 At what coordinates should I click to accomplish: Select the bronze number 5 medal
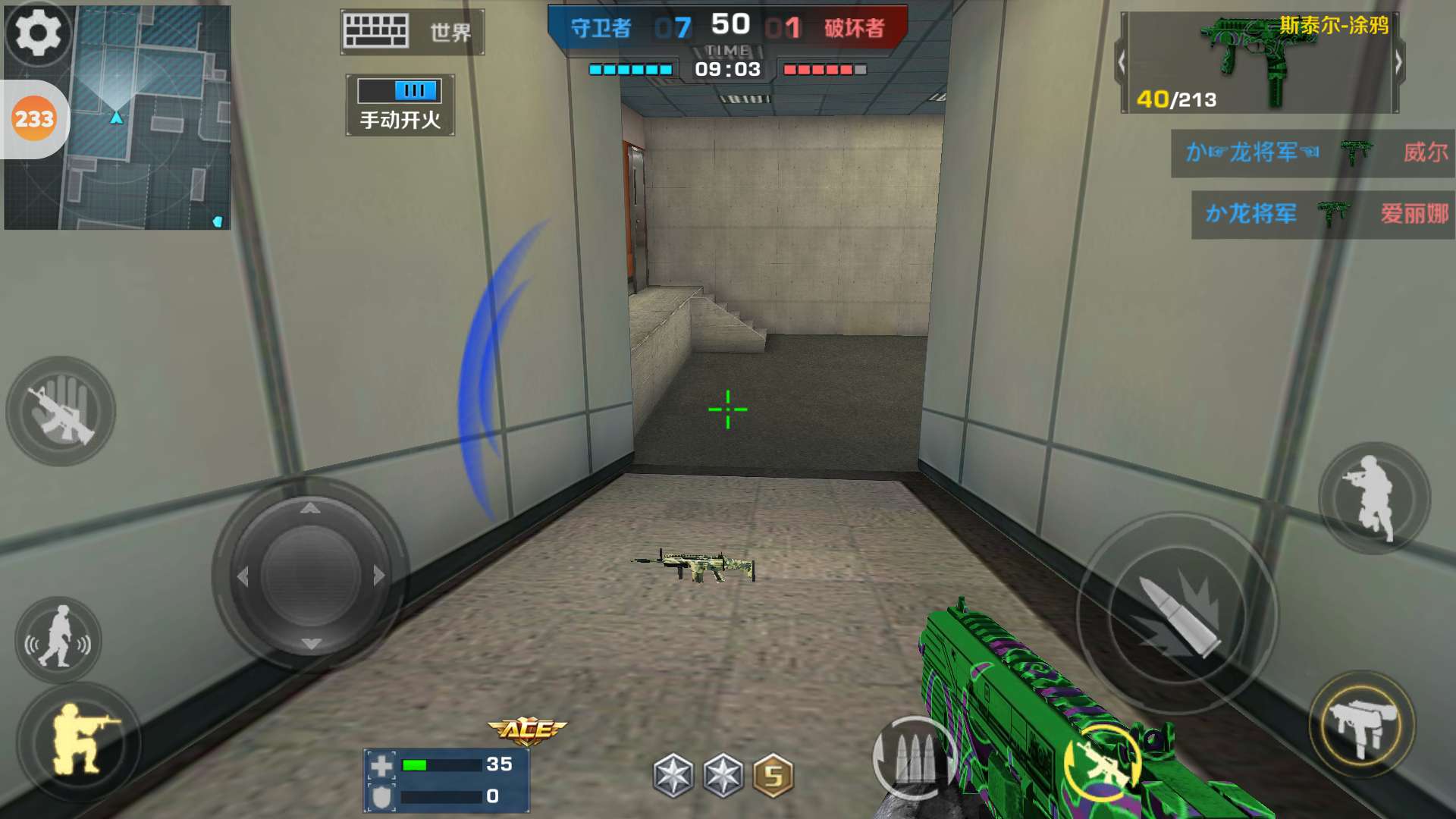point(773,776)
